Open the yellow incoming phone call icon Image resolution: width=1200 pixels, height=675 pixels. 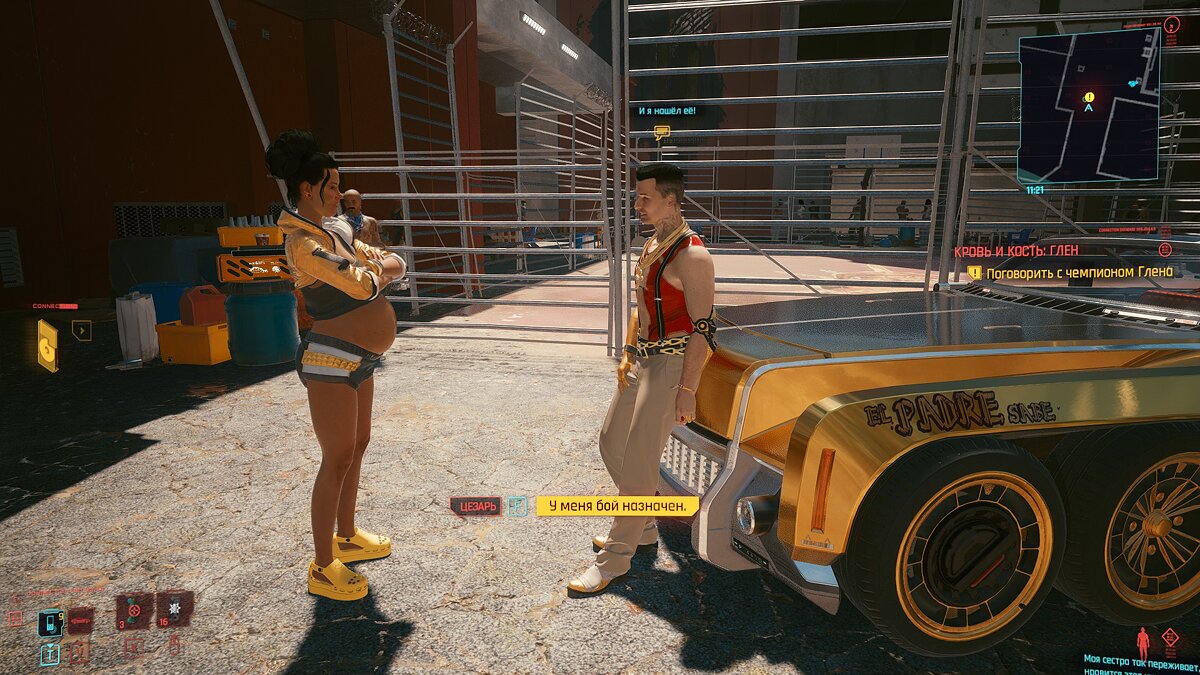(47, 345)
